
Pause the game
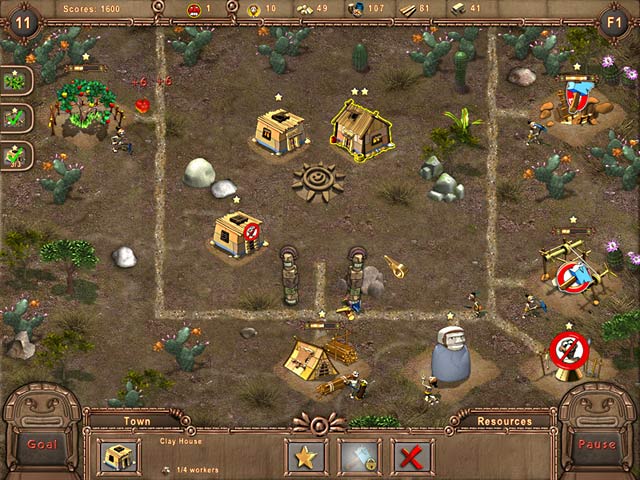[598, 444]
